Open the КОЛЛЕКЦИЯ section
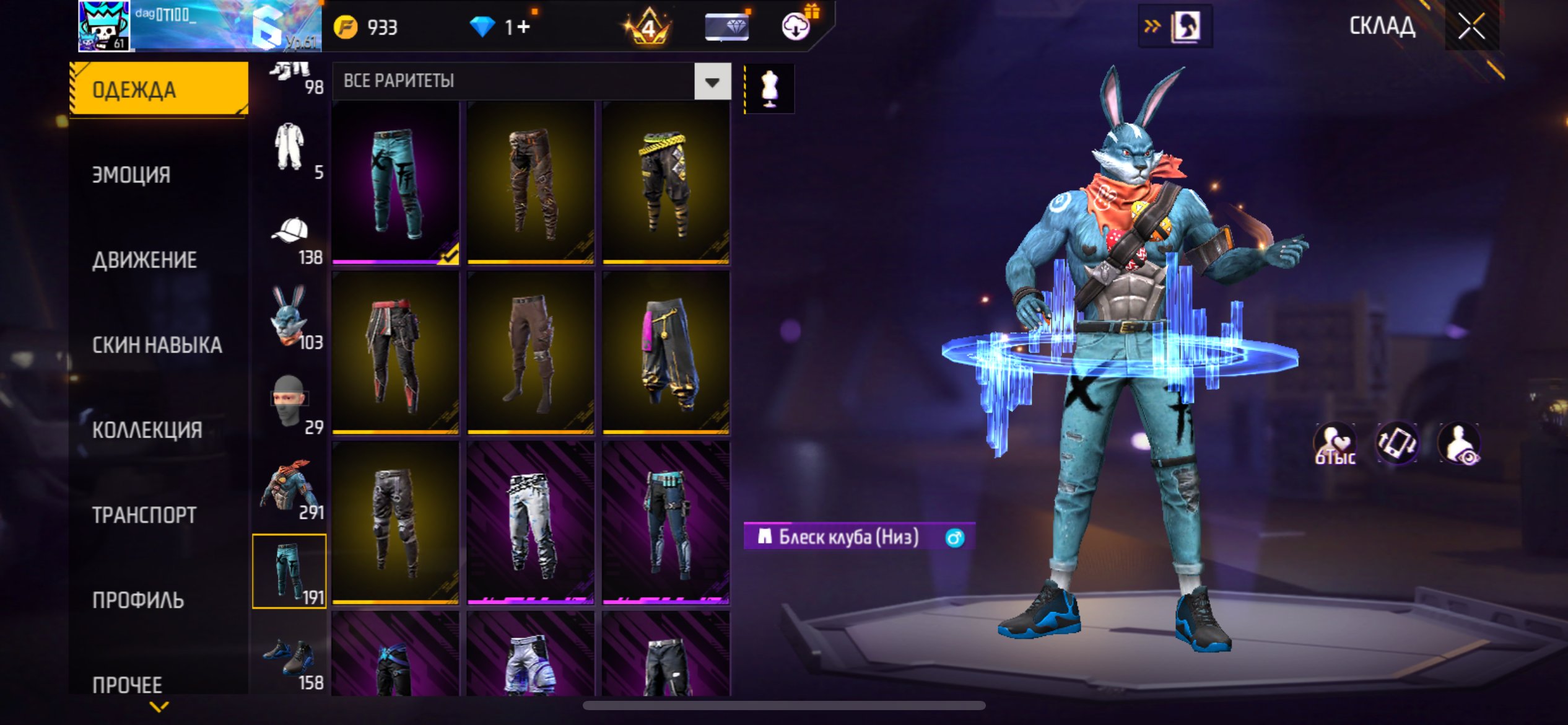1568x725 pixels. tap(147, 429)
